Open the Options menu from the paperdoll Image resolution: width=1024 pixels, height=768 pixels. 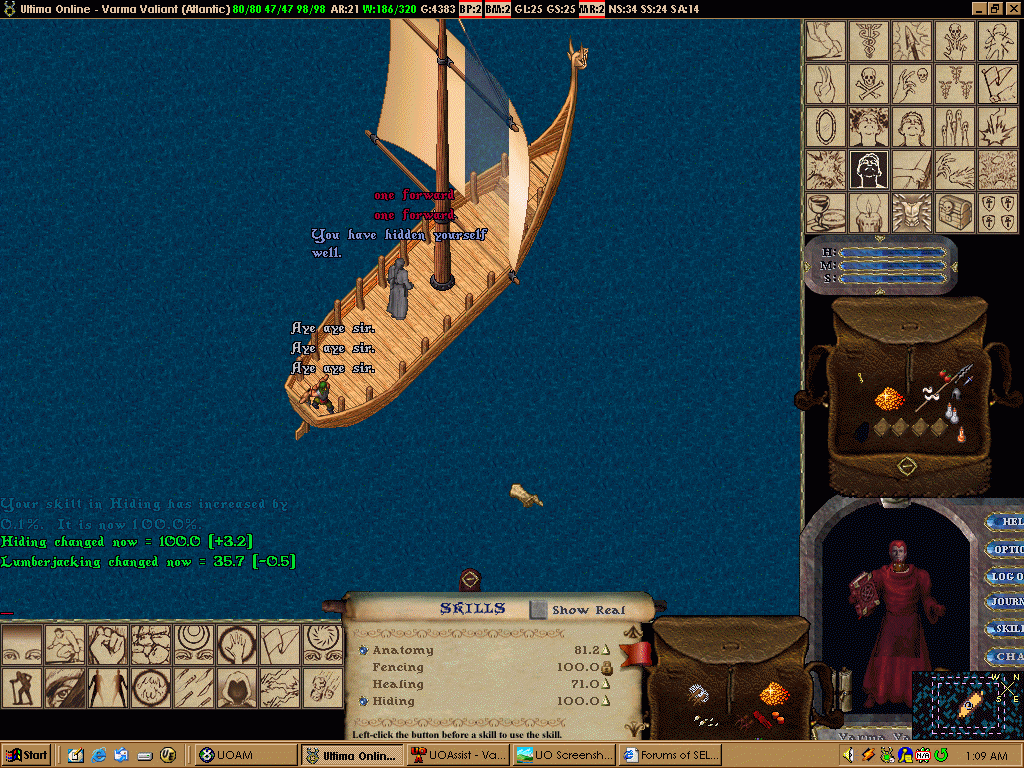point(1004,549)
